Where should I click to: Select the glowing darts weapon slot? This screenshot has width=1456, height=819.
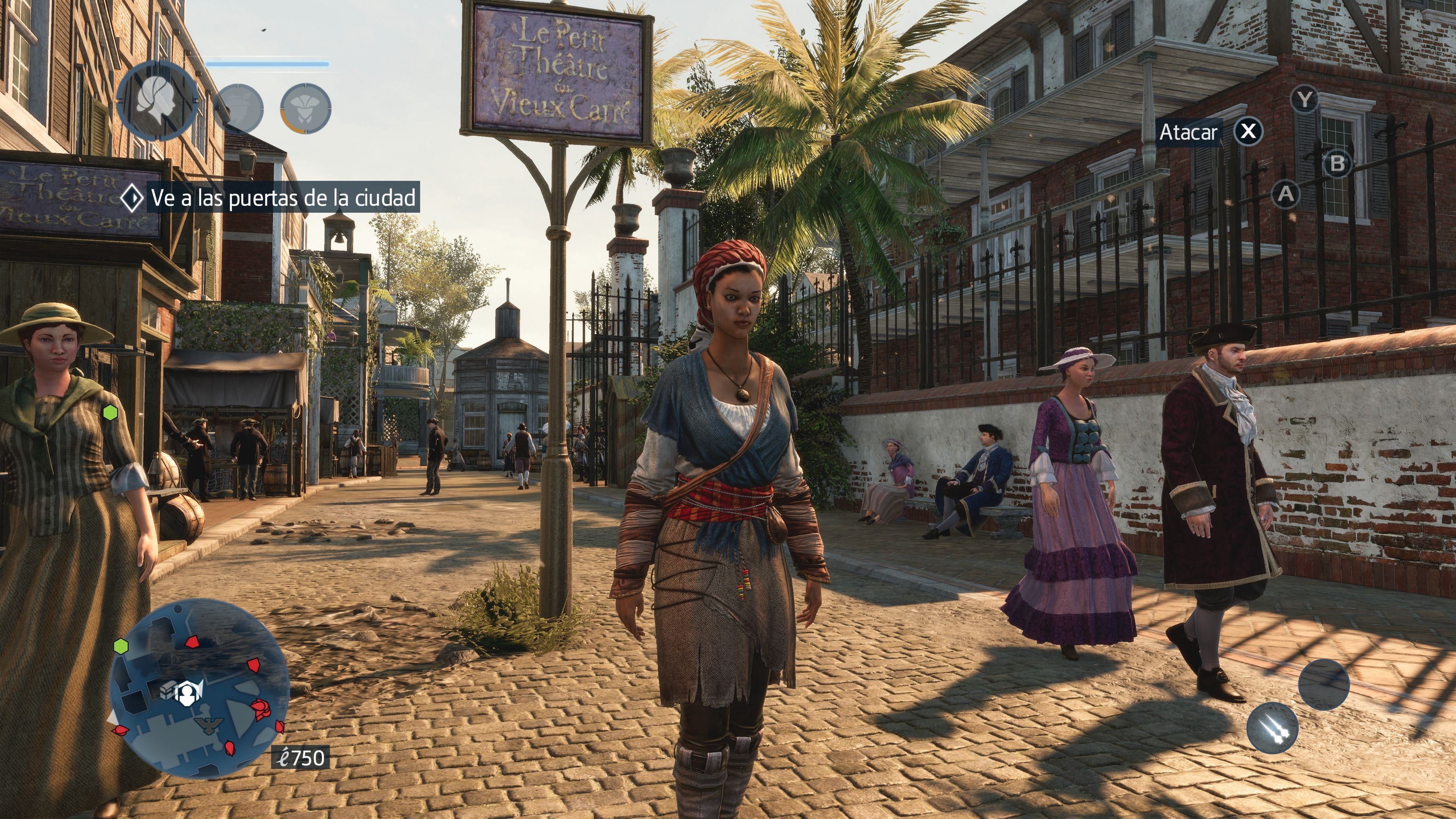click(1272, 728)
